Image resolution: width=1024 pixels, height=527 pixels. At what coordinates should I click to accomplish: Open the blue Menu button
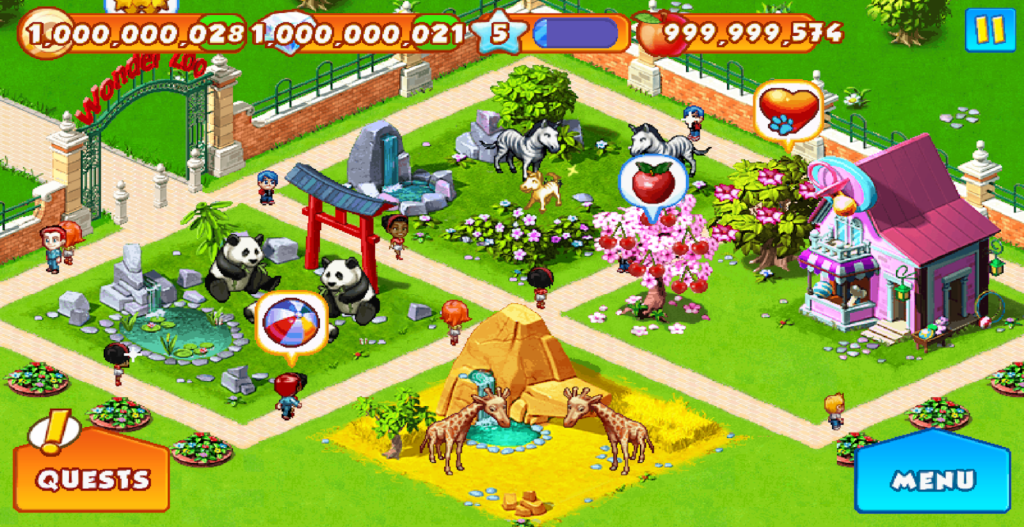pos(932,479)
